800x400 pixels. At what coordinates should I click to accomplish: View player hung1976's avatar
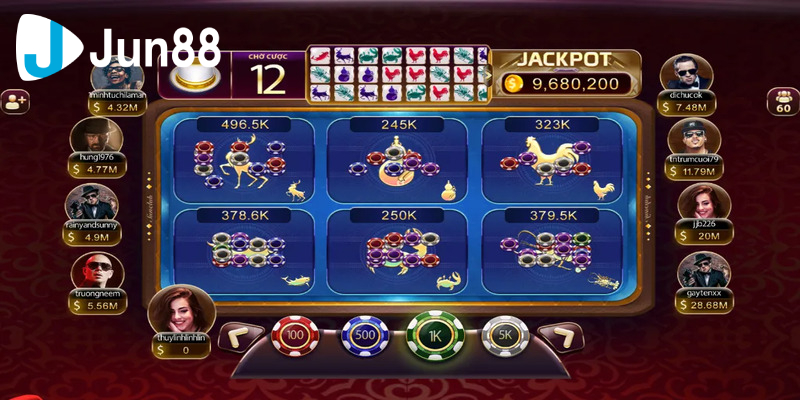click(97, 137)
